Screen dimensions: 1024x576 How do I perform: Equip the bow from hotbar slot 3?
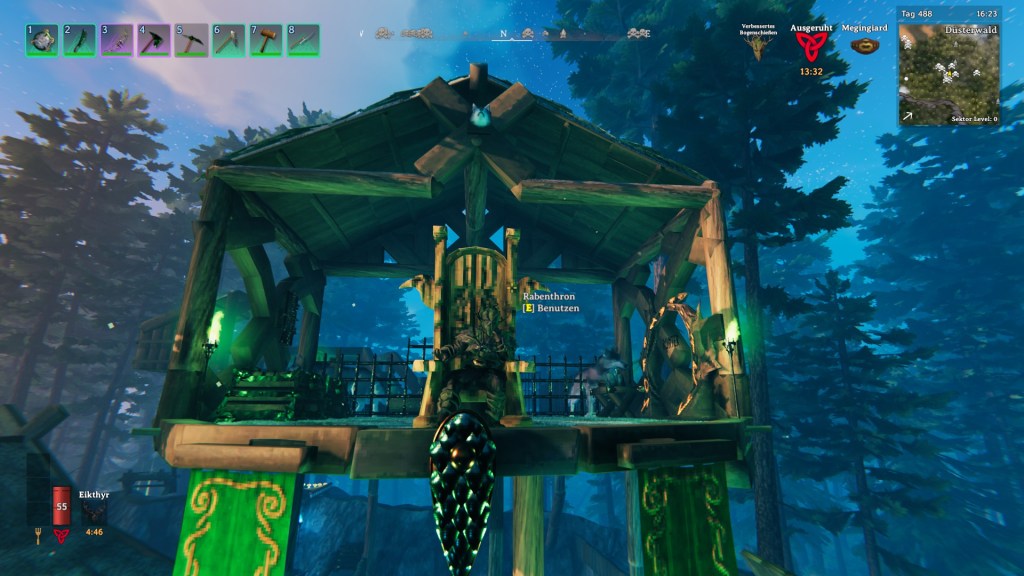[x=117, y=40]
